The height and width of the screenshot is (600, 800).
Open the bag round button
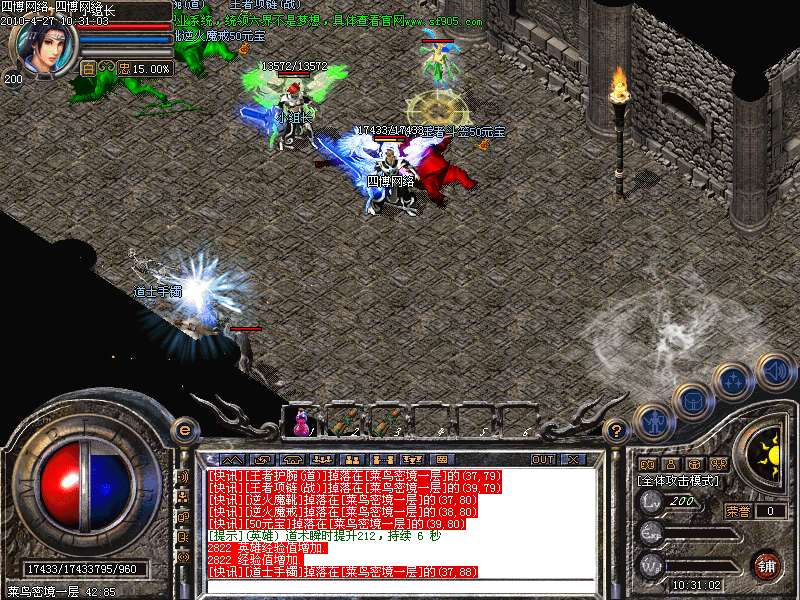click(x=692, y=400)
